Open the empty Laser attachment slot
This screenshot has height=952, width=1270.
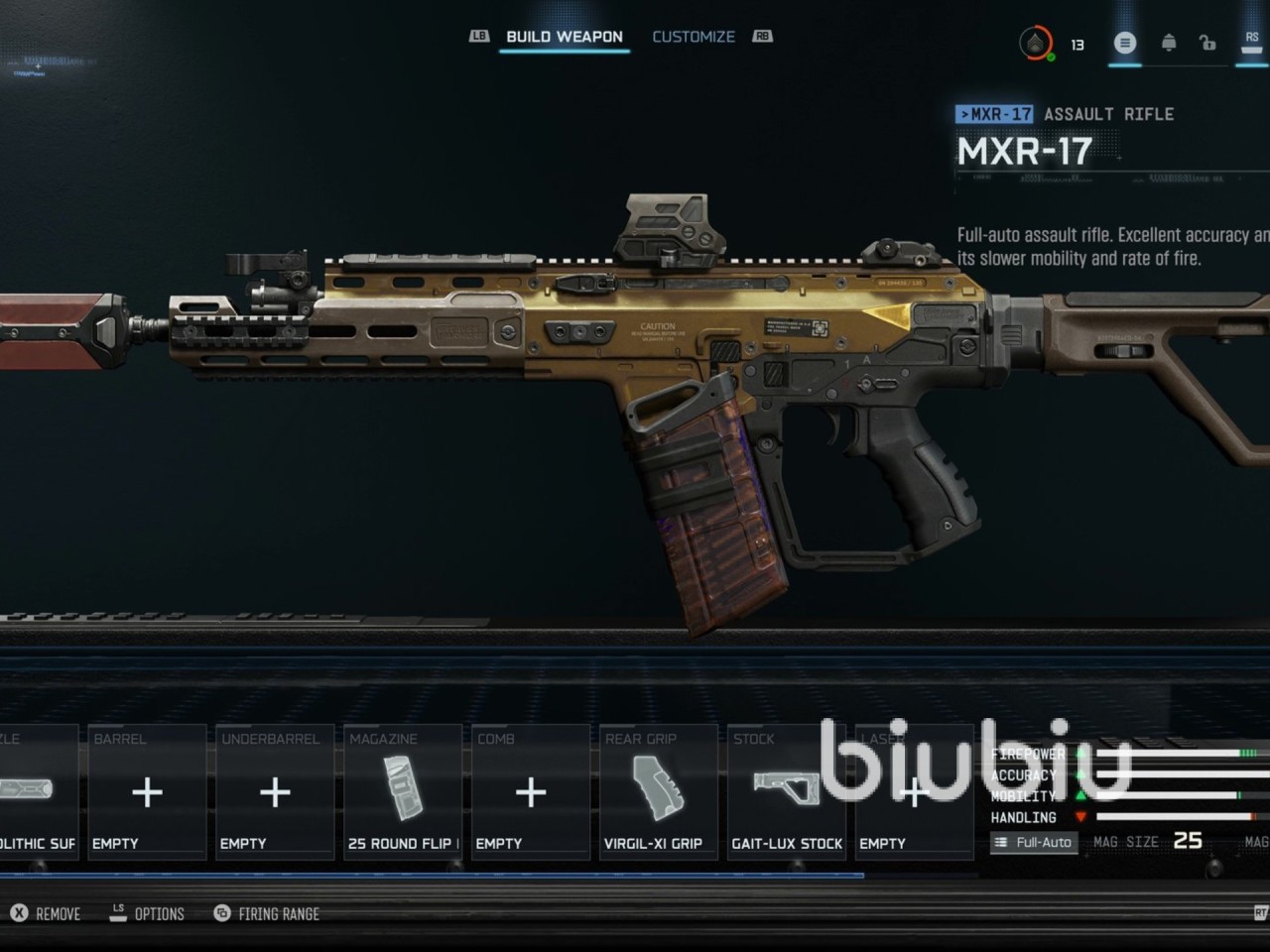(x=913, y=792)
